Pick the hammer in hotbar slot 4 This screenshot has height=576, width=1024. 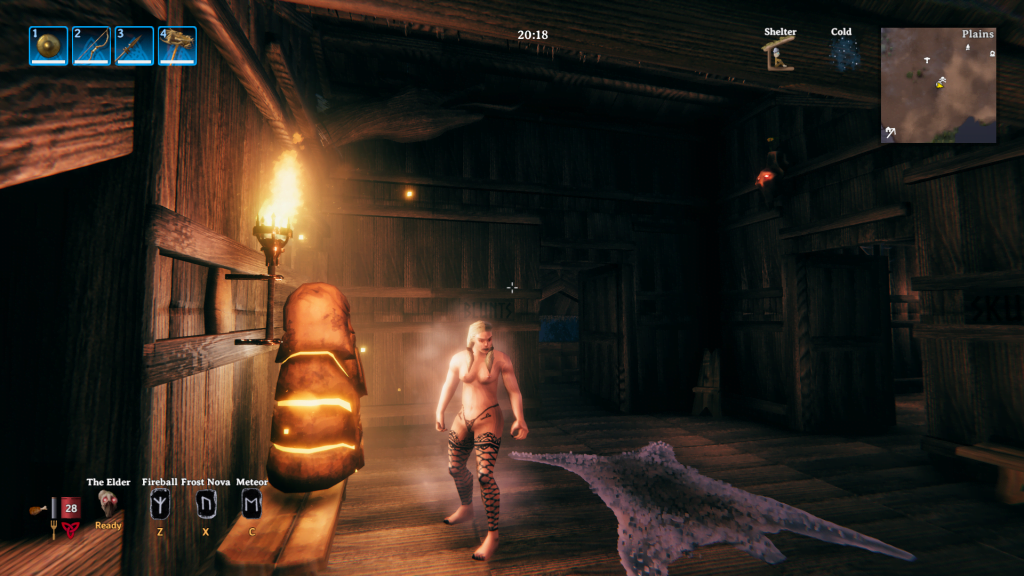pyautogui.click(x=177, y=46)
